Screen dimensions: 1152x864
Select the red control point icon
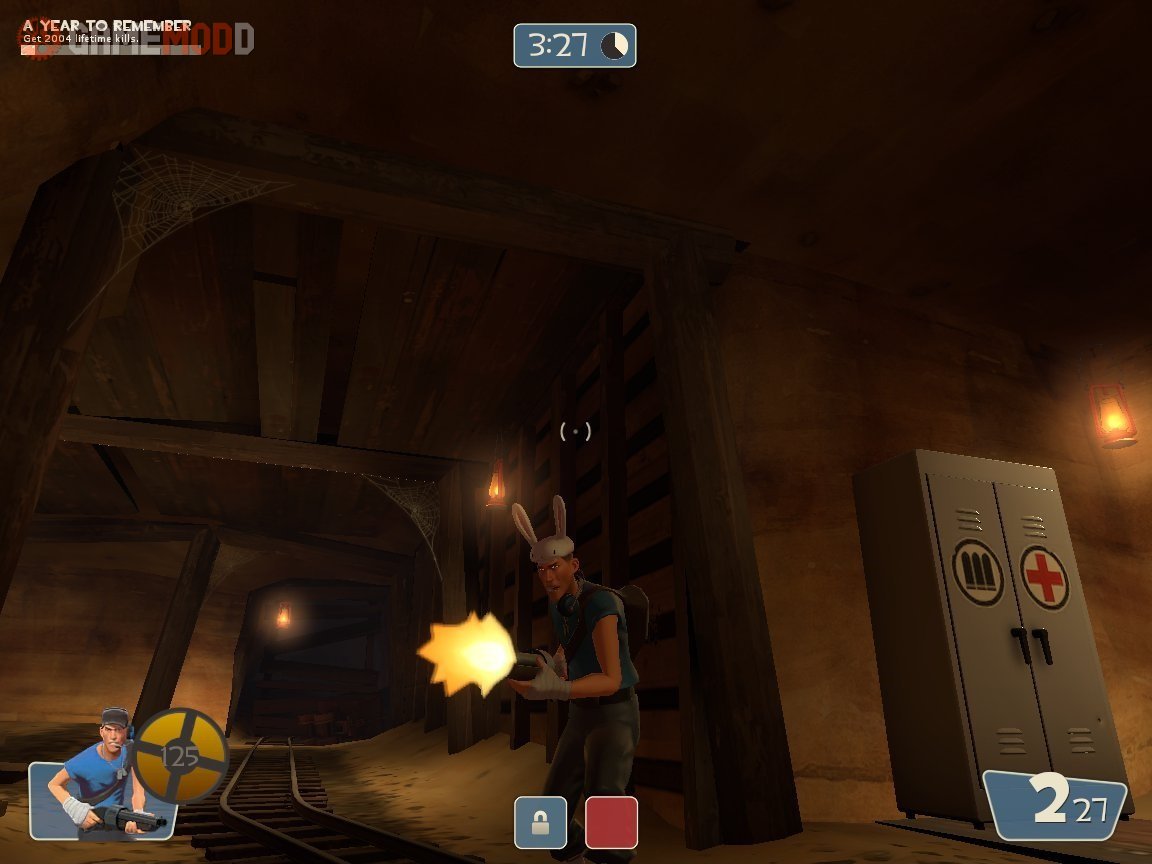611,822
